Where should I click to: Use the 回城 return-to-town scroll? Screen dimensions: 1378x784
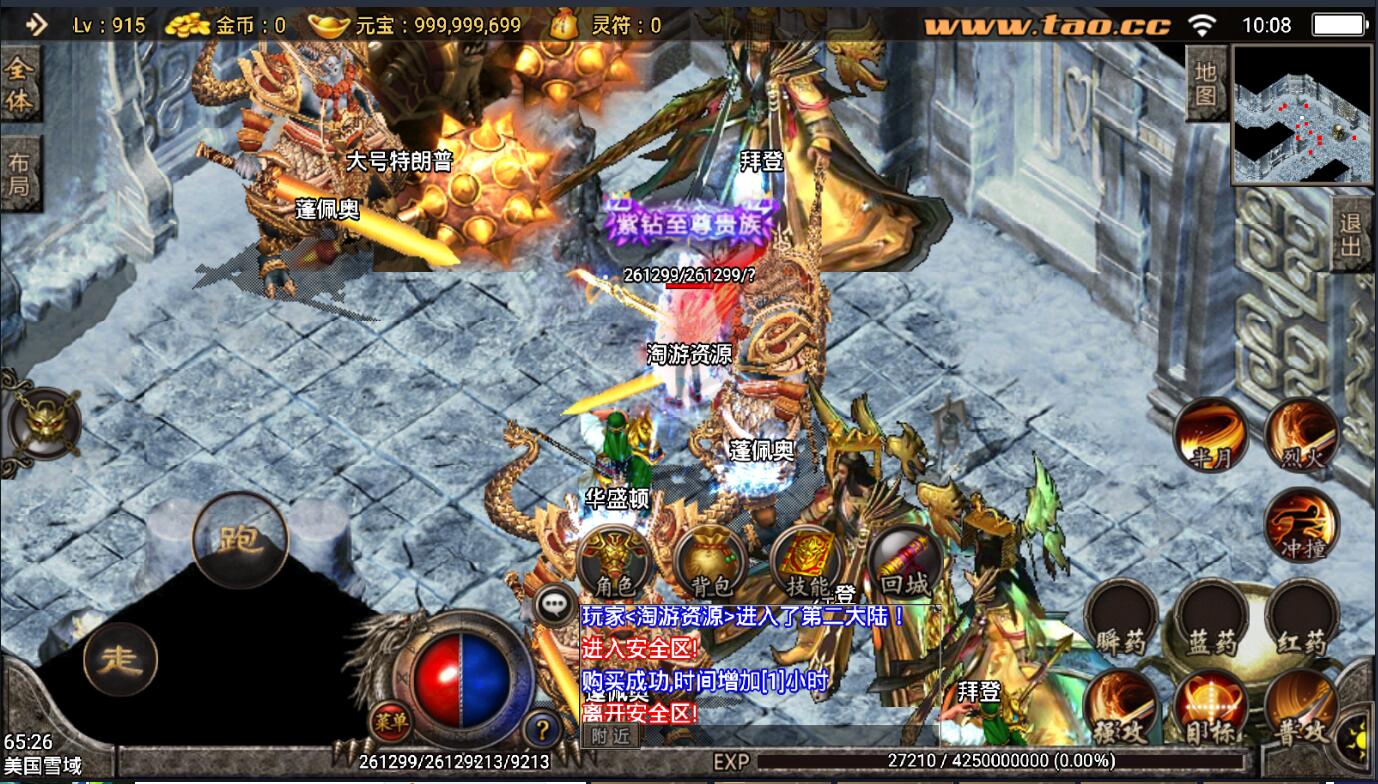click(x=904, y=561)
